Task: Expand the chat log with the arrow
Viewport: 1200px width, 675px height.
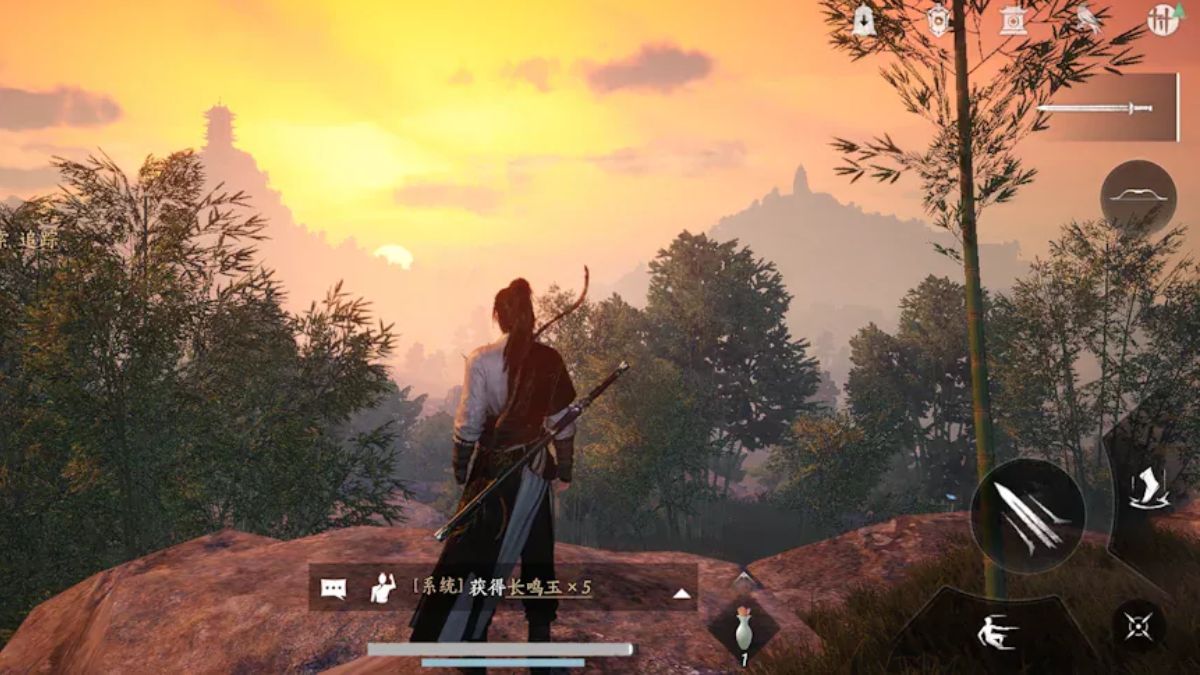Action: 681,593
